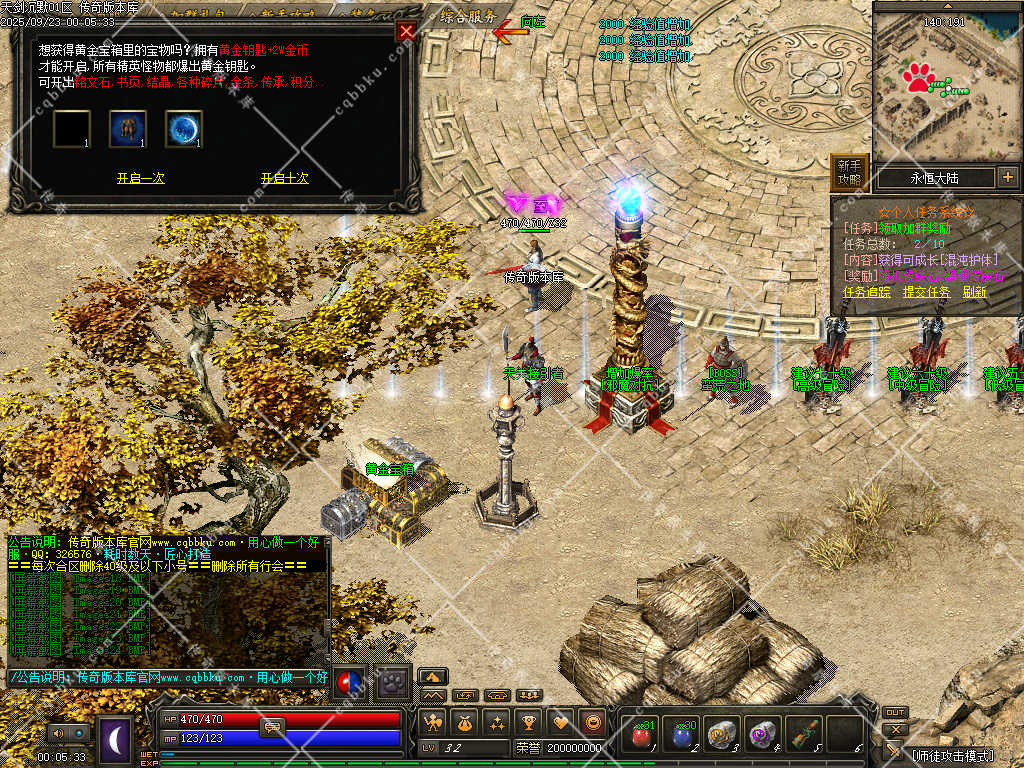1024x768 pixels.
Task: Use the purple gem stone in hotbar slot 4
Action: [762, 736]
